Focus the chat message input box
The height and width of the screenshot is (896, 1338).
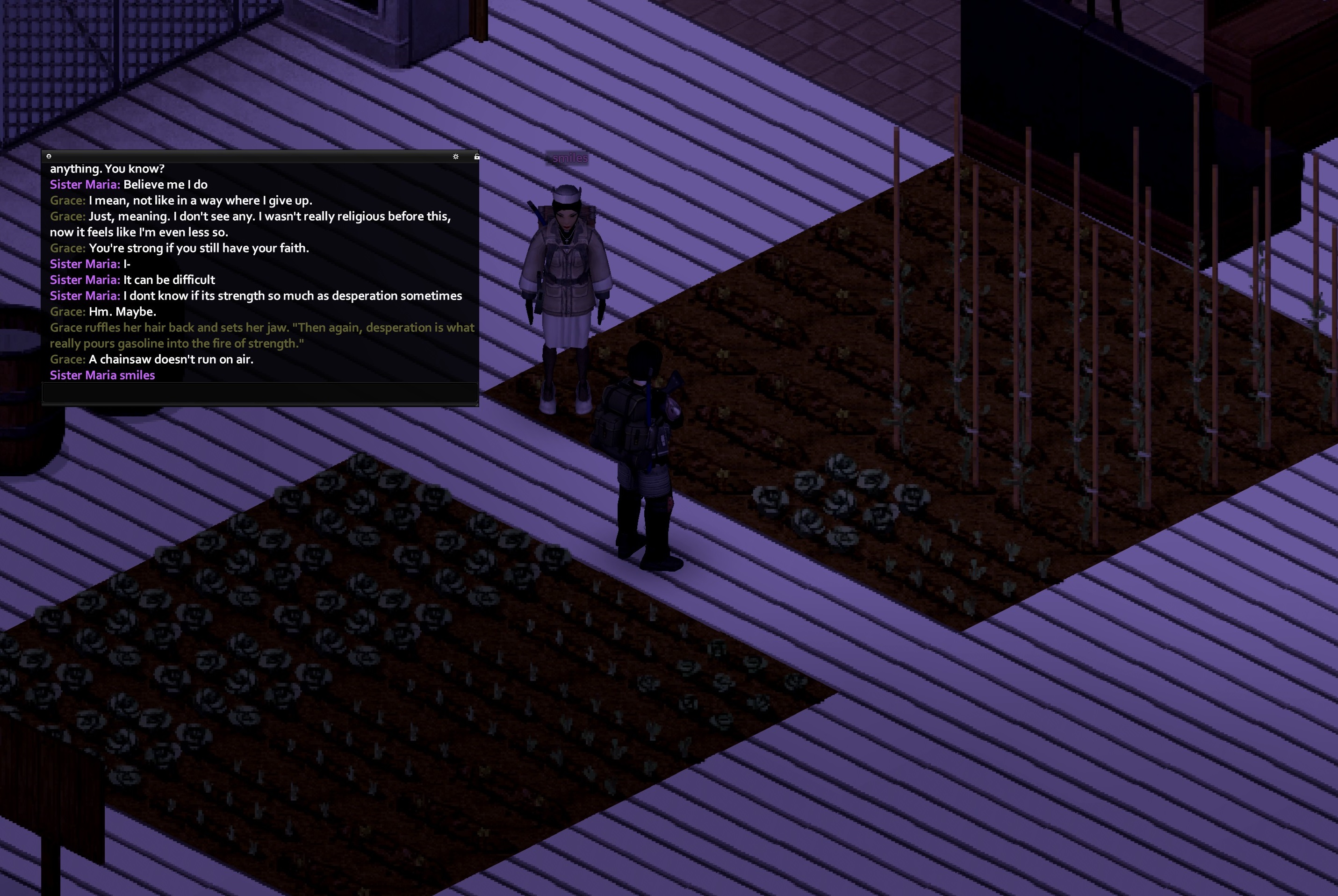(x=260, y=393)
